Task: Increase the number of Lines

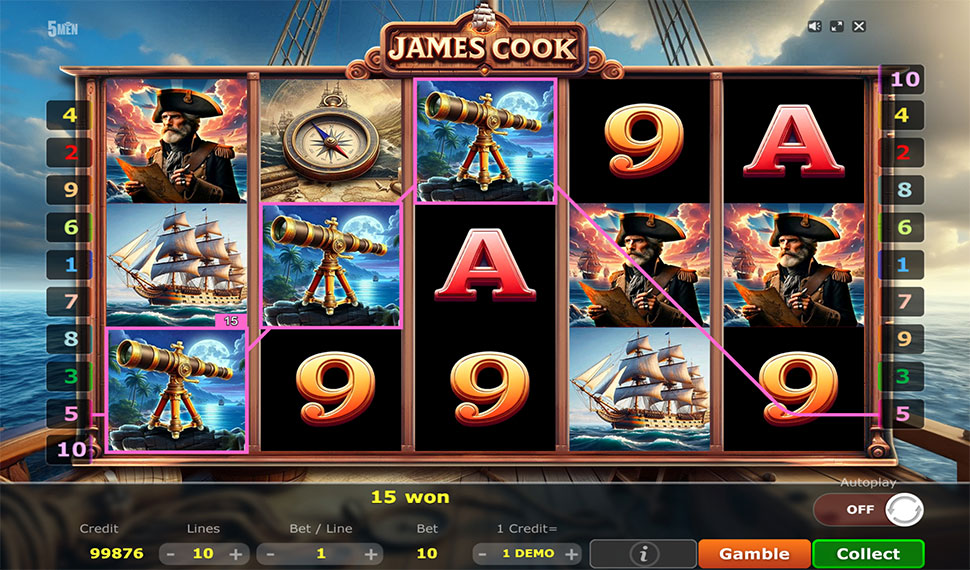Action: coord(236,553)
